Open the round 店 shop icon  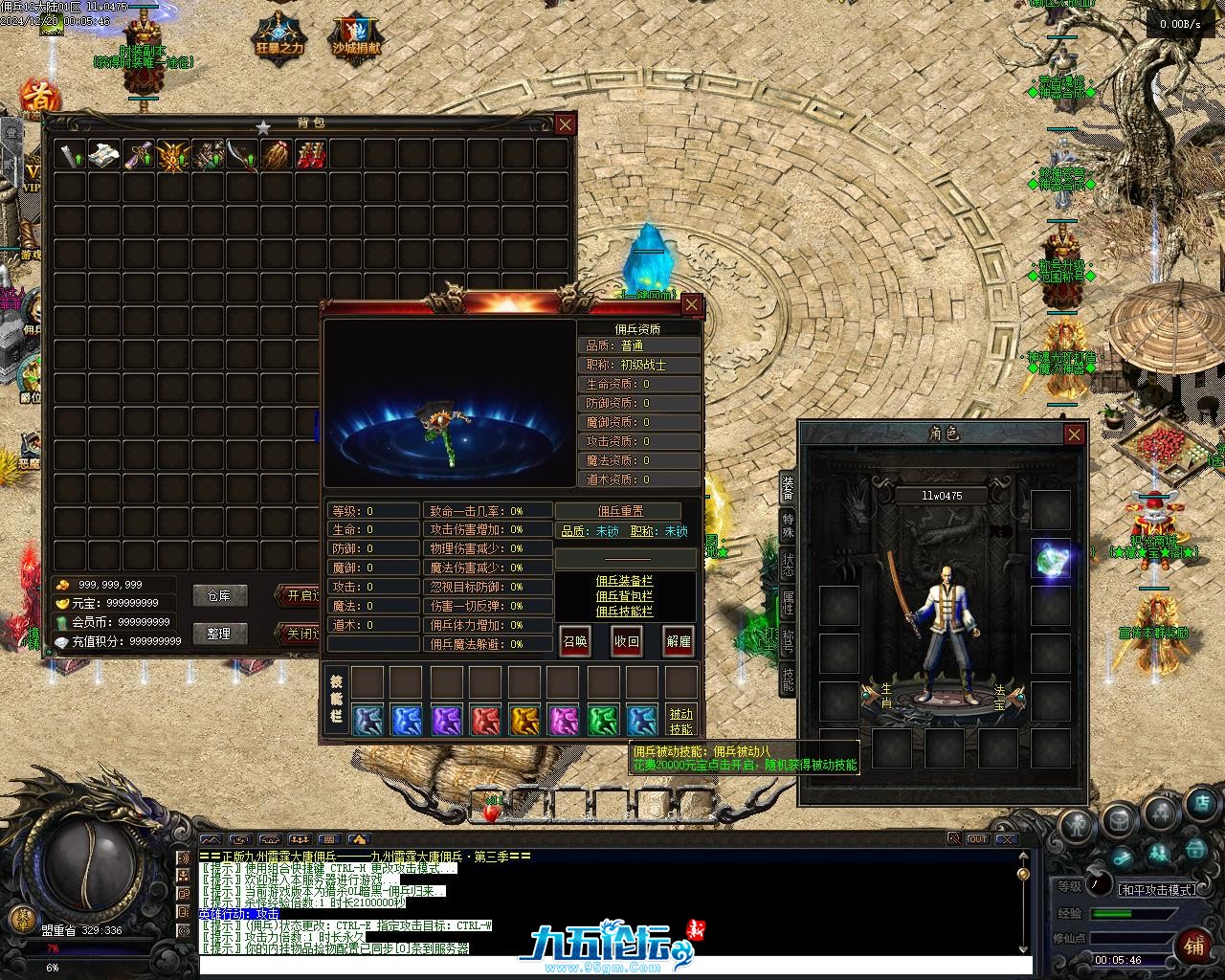coord(1202,804)
